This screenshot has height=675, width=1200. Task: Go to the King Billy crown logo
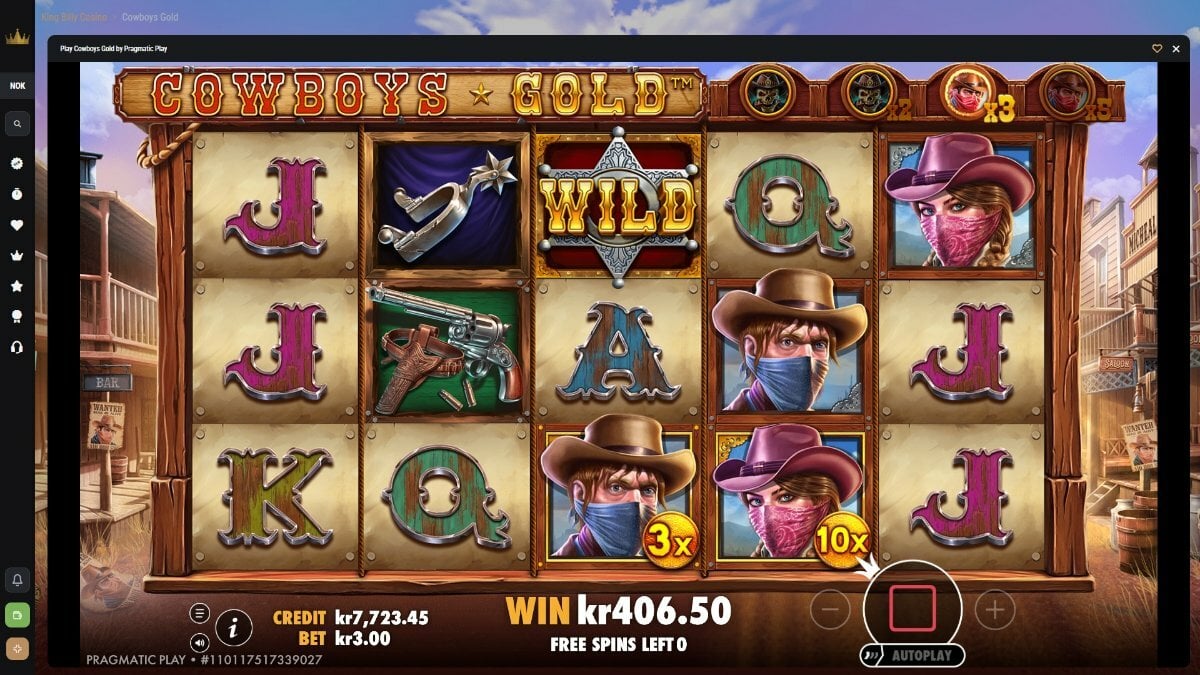[17, 38]
